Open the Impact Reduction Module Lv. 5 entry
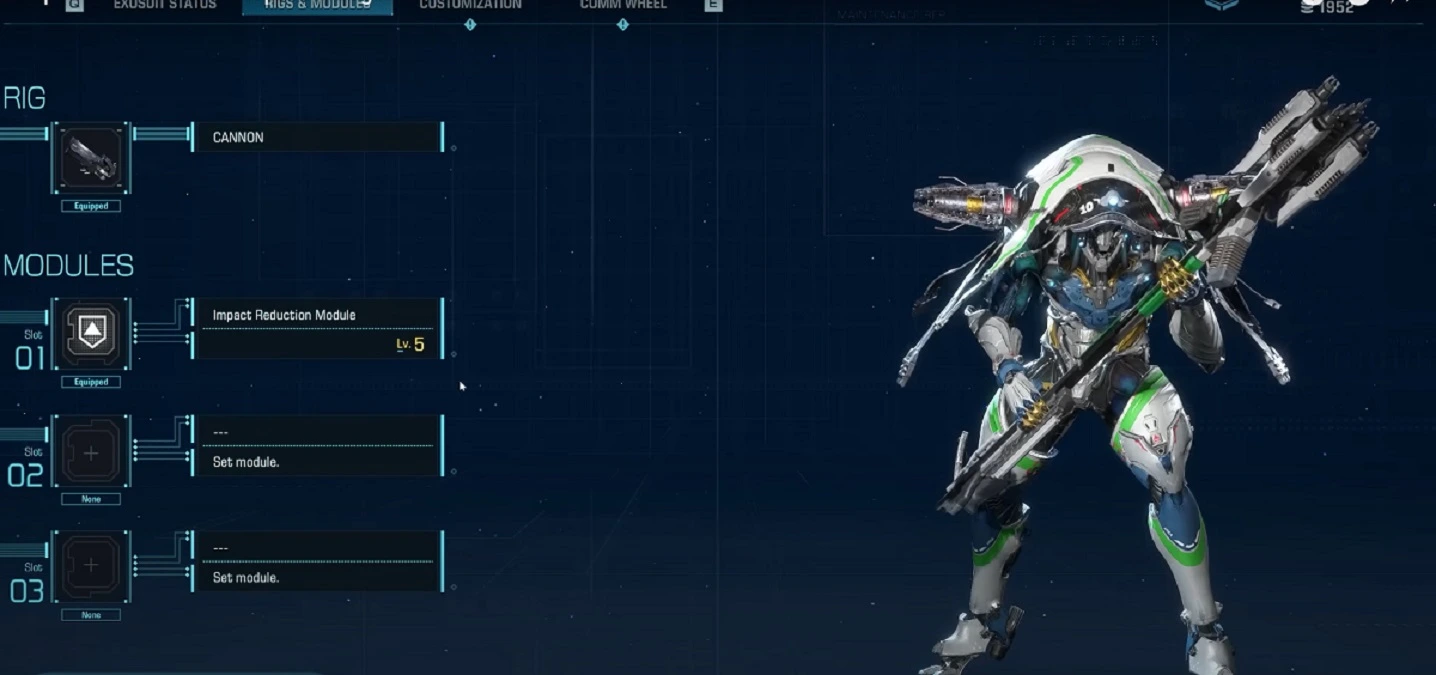 [317, 329]
